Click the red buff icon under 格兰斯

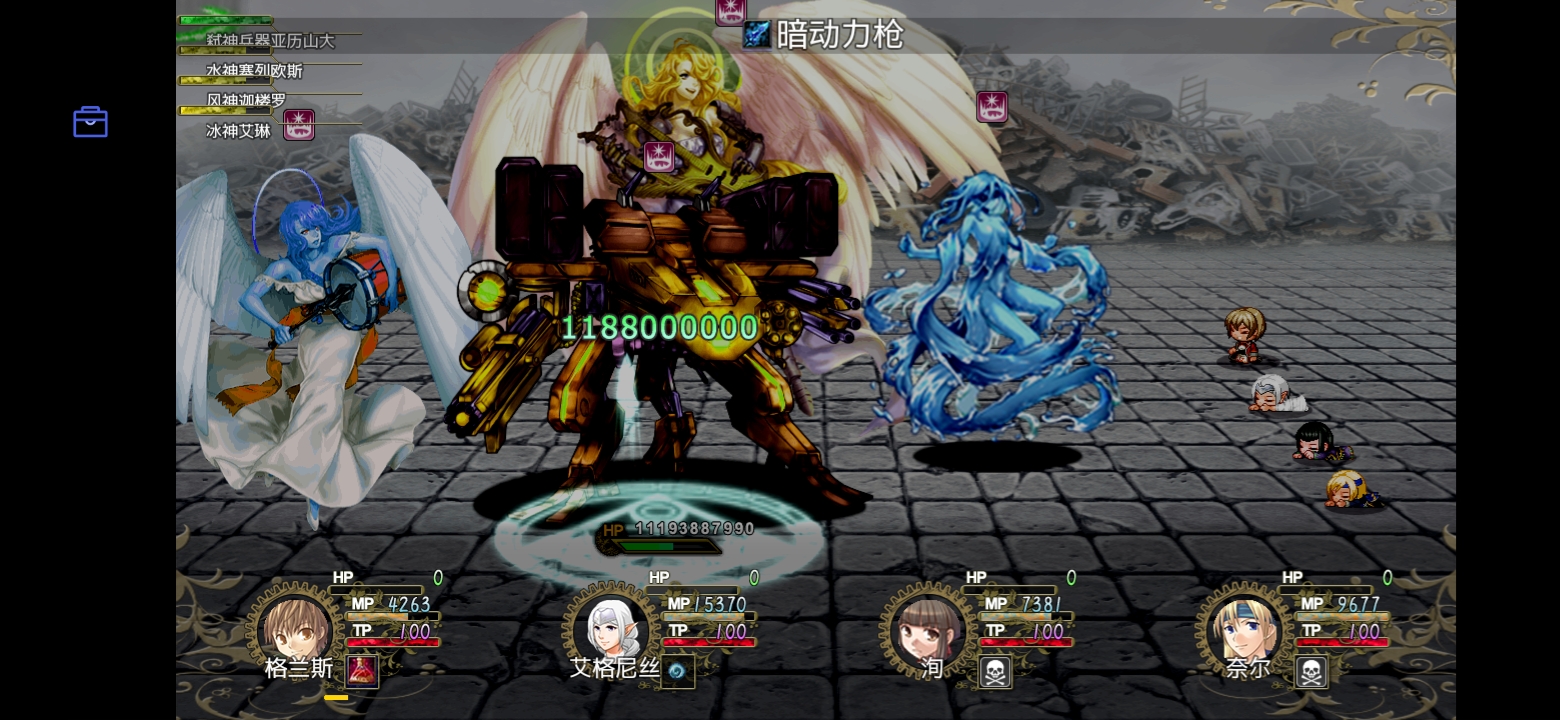click(x=361, y=671)
